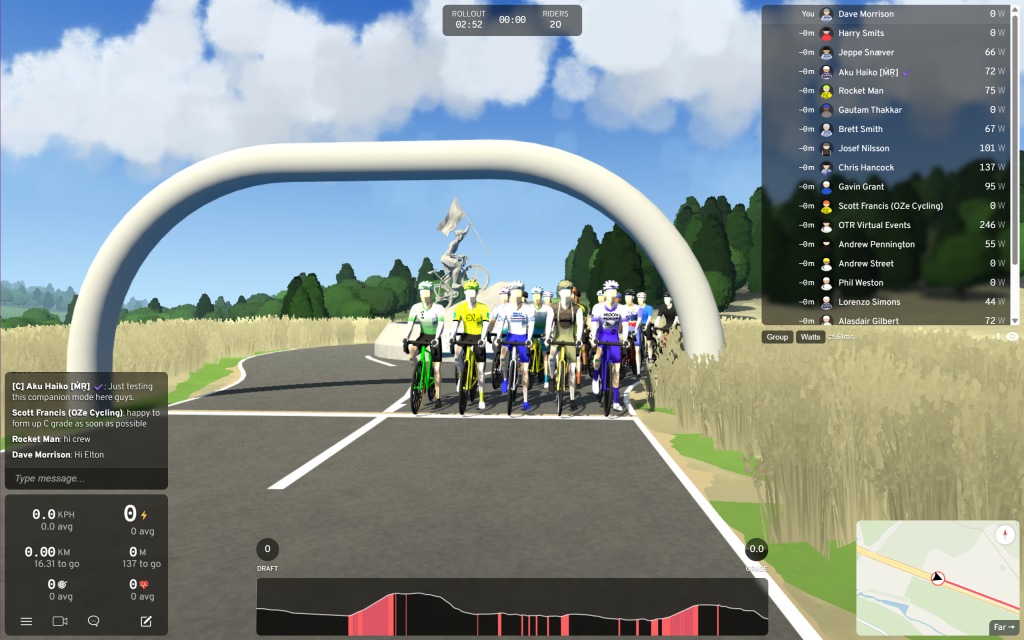Image resolution: width=1024 pixels, height=640 pixels.
Task: Click the Type message chat input
Action: click(85, 479)
